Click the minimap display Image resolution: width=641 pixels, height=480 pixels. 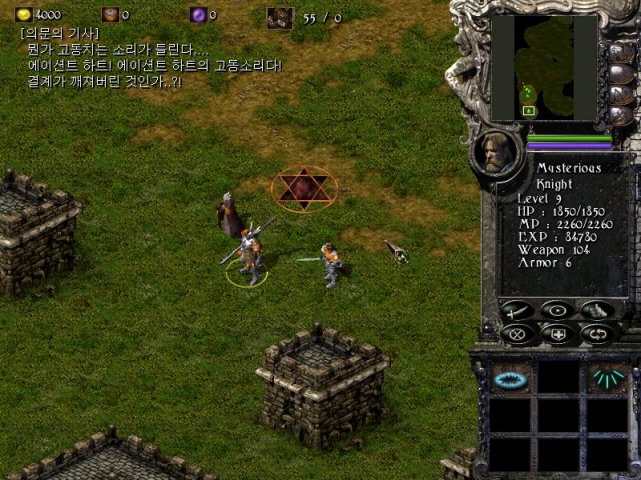[x=544, y=68]
